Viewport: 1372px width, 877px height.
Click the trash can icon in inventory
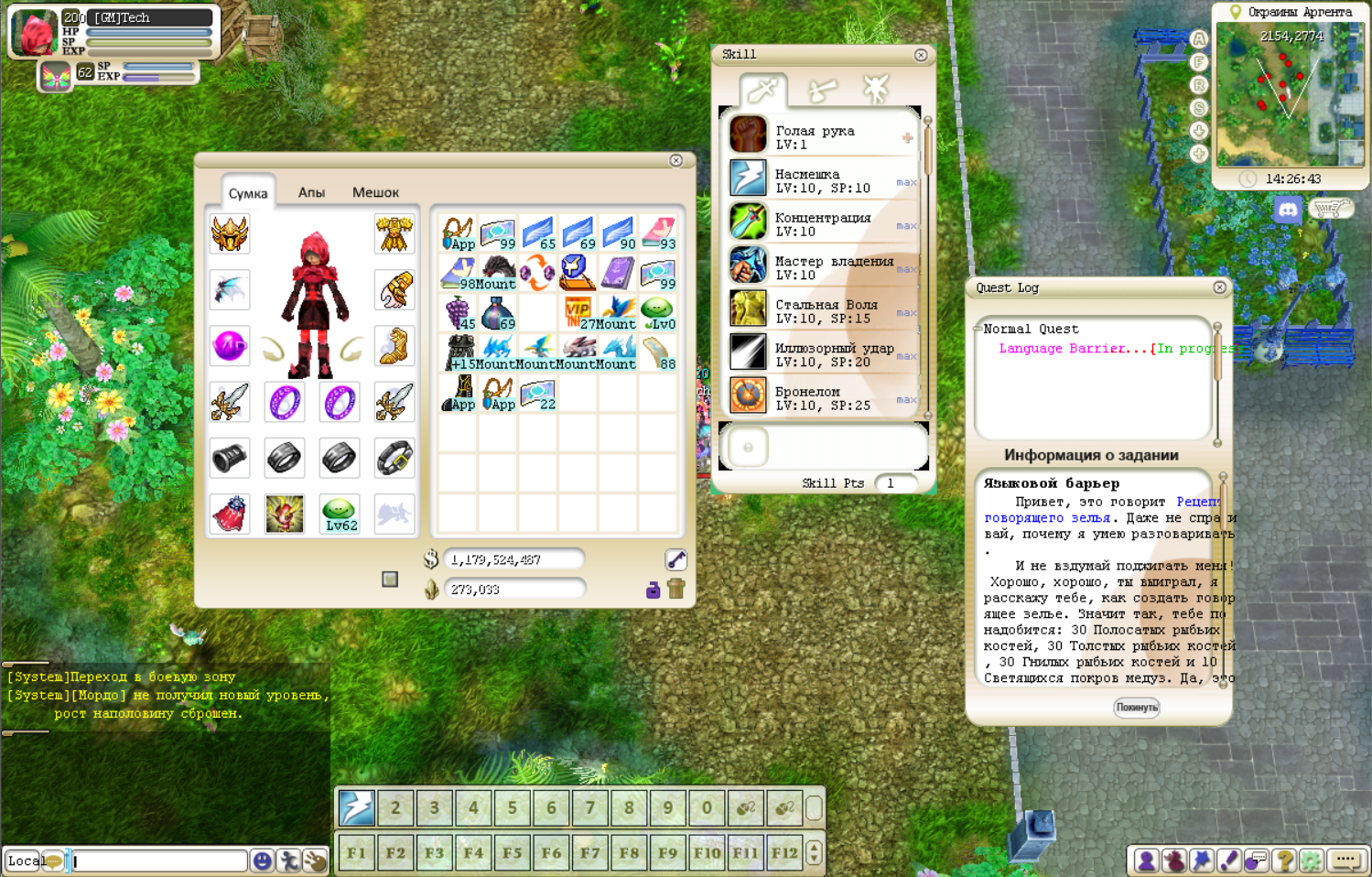click(676, 589)
